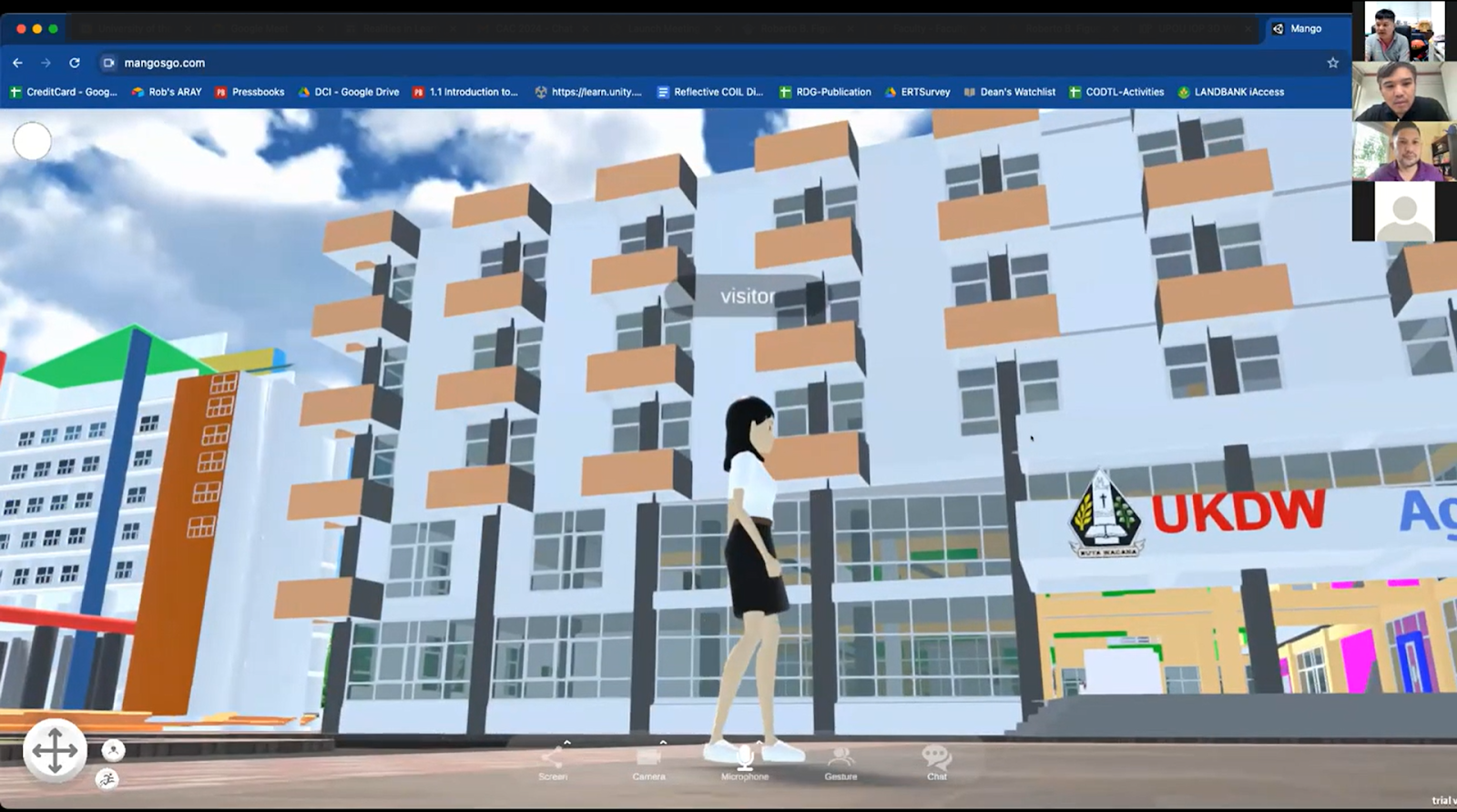Image resolution: width=1457 pixels, height=812 pixels.
Task: Select the avatar person icon
Action: coord(111,750)
